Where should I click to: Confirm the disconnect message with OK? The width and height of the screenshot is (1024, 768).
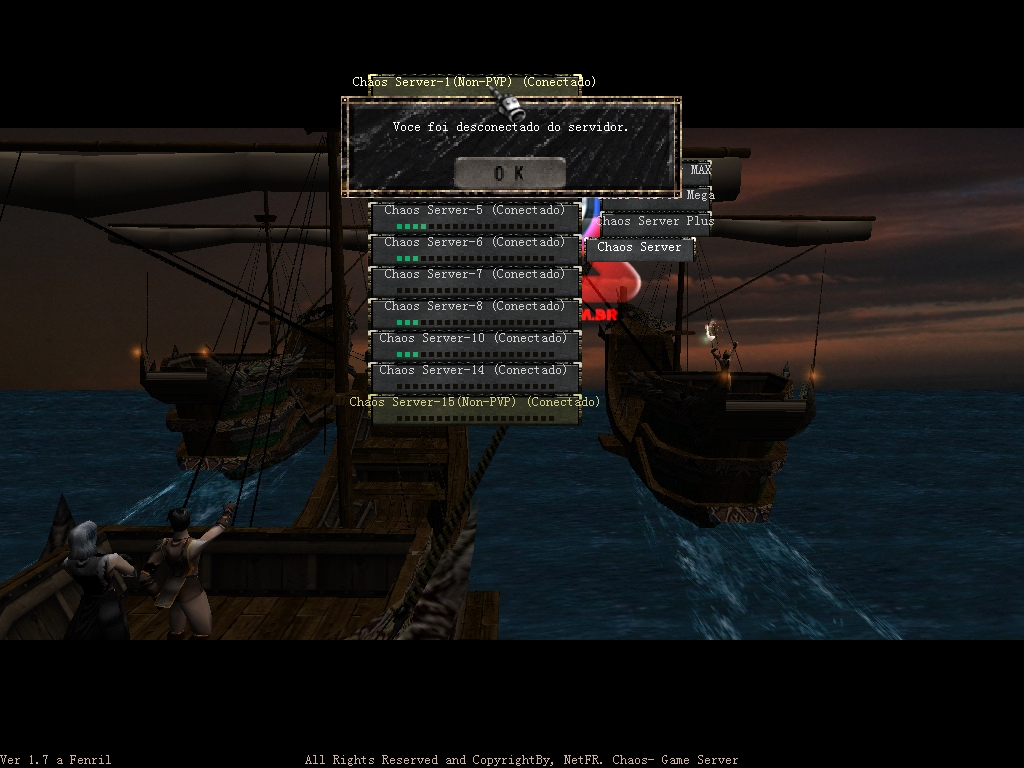[509, 173]
